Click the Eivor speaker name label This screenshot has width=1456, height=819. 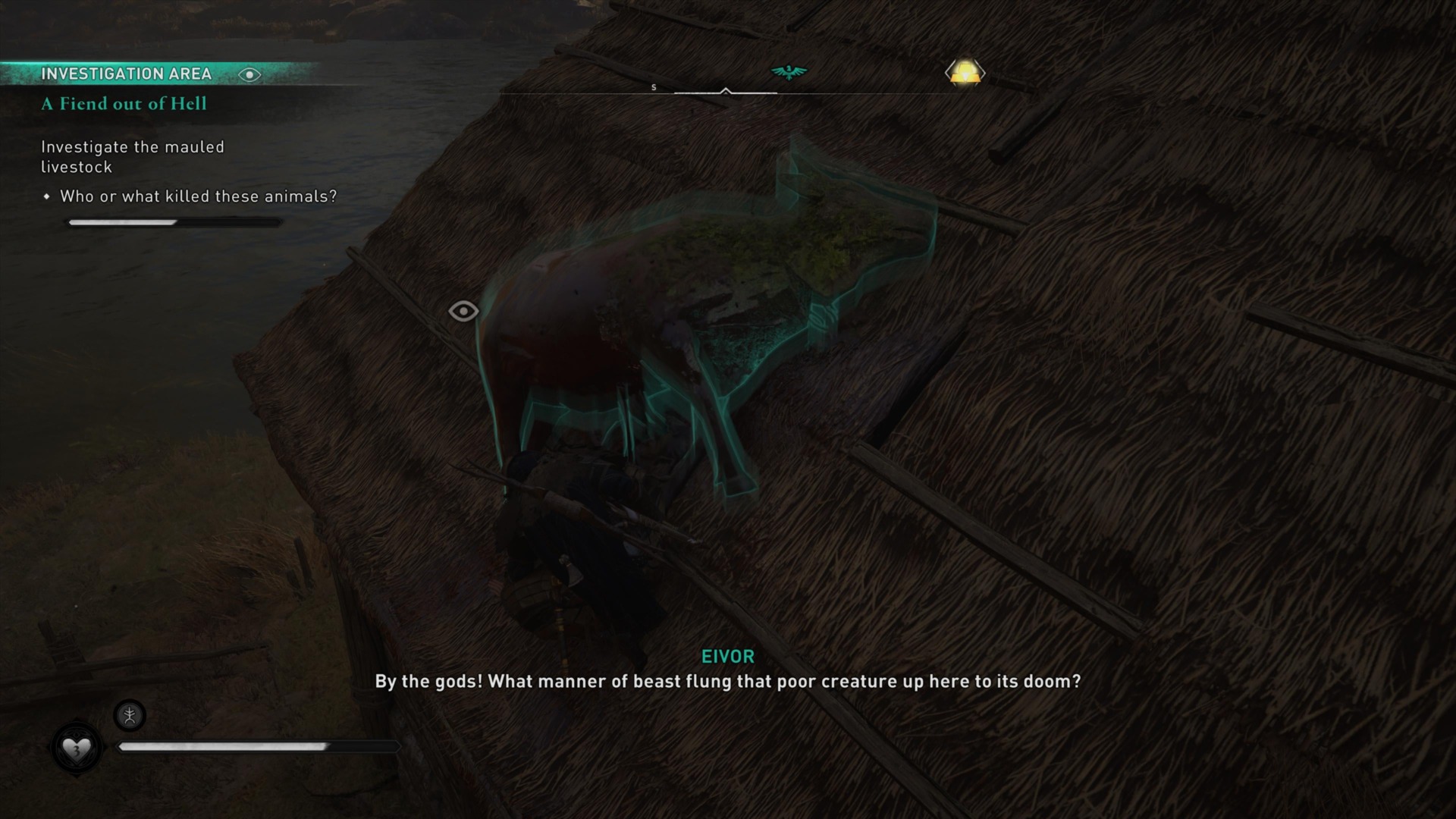point(727,657)
